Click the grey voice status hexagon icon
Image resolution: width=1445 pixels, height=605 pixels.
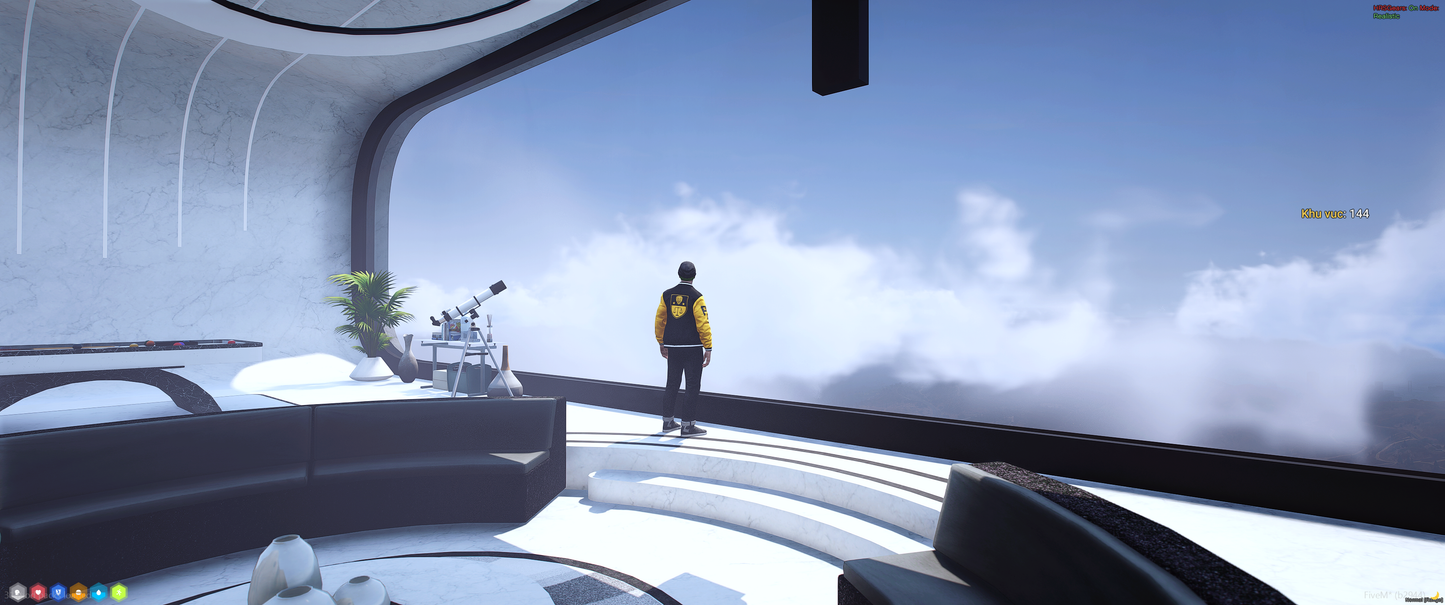click(17, 592)
